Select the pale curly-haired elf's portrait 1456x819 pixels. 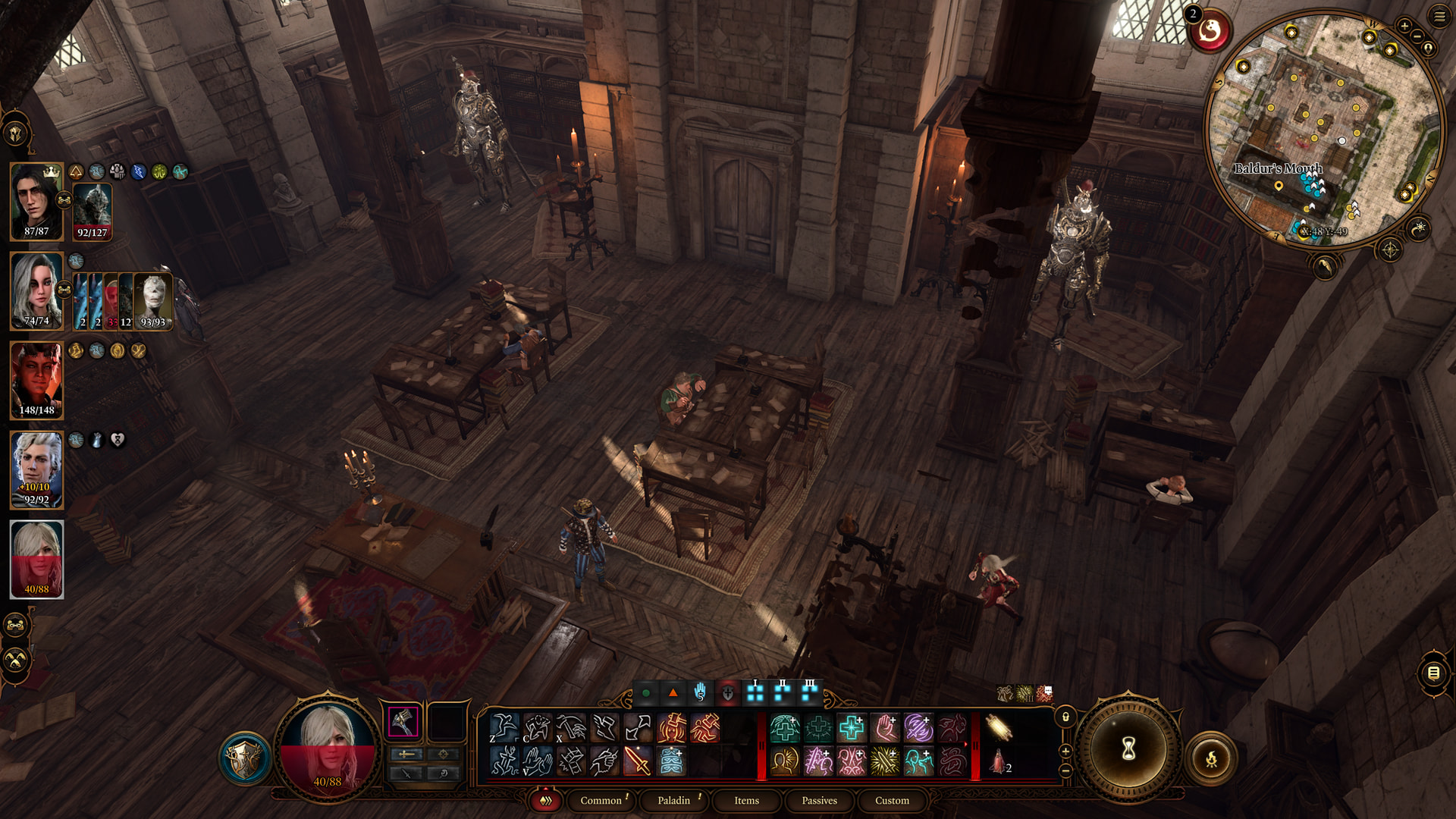tap(36, 469)
